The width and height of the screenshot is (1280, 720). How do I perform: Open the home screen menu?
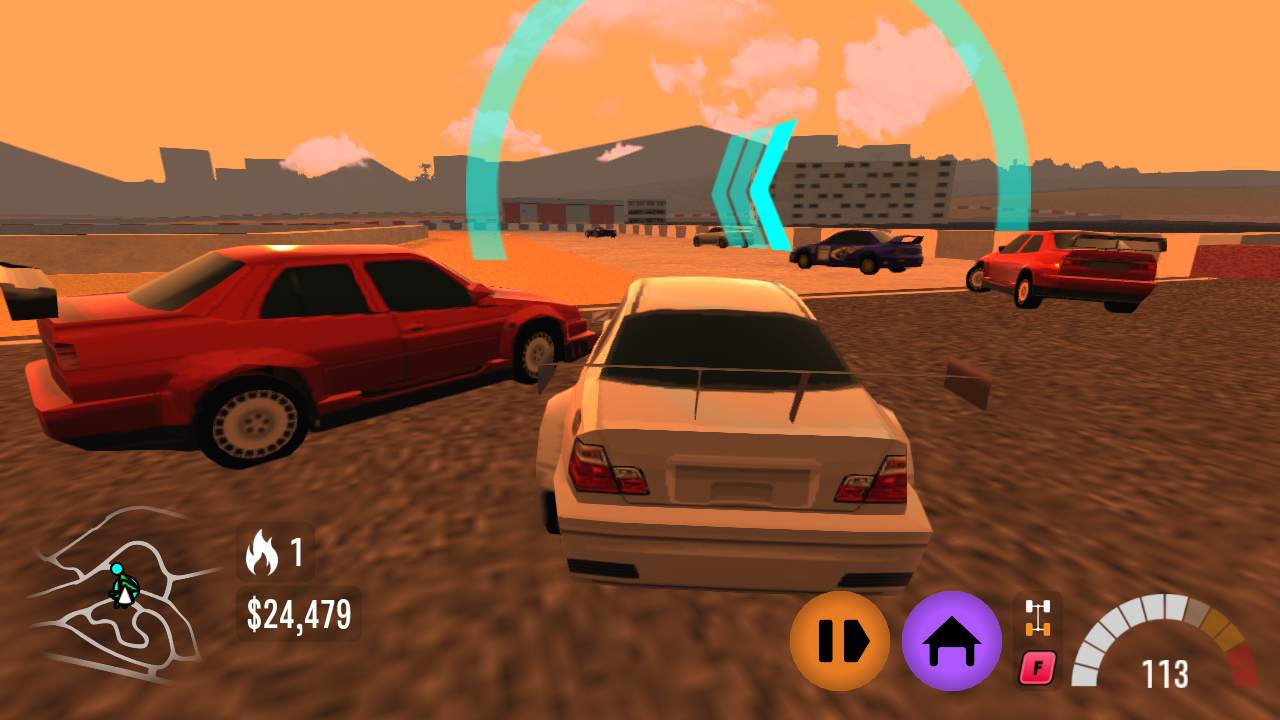pyautogui.click(x=950, y=640)
